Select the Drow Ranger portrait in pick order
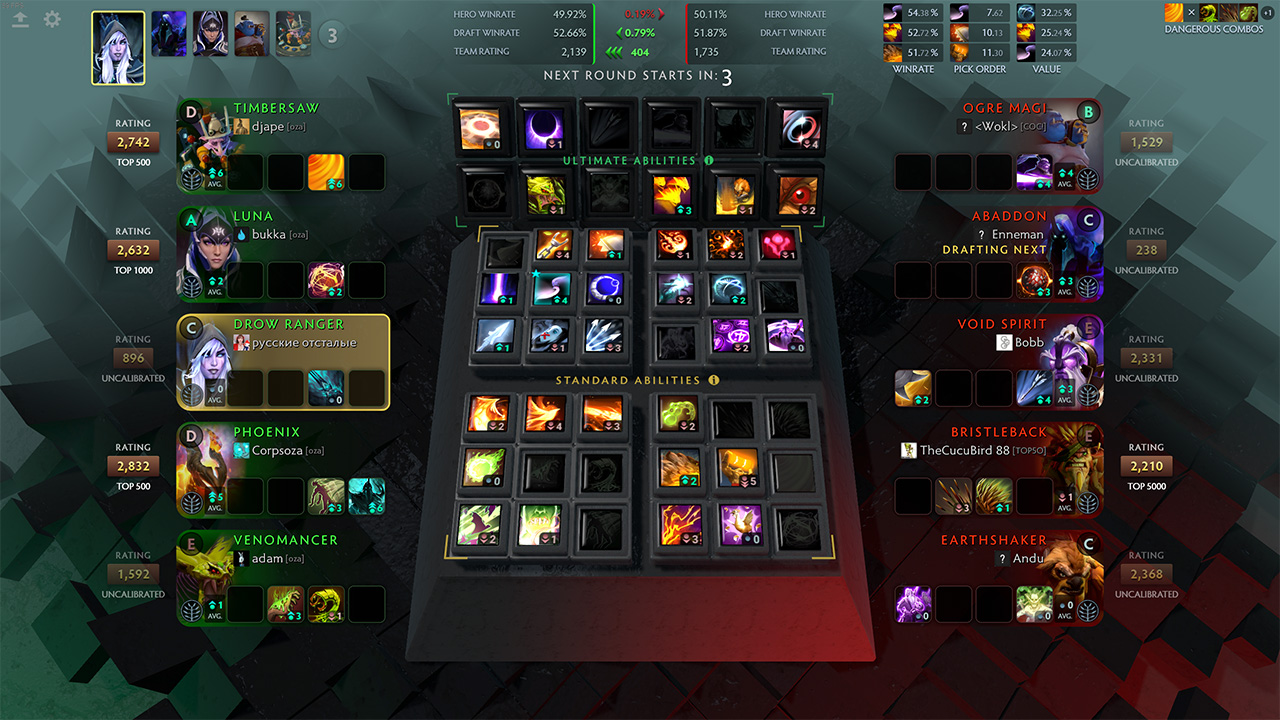The width and height of the screenshot is (1280, 720). point(118,48)
